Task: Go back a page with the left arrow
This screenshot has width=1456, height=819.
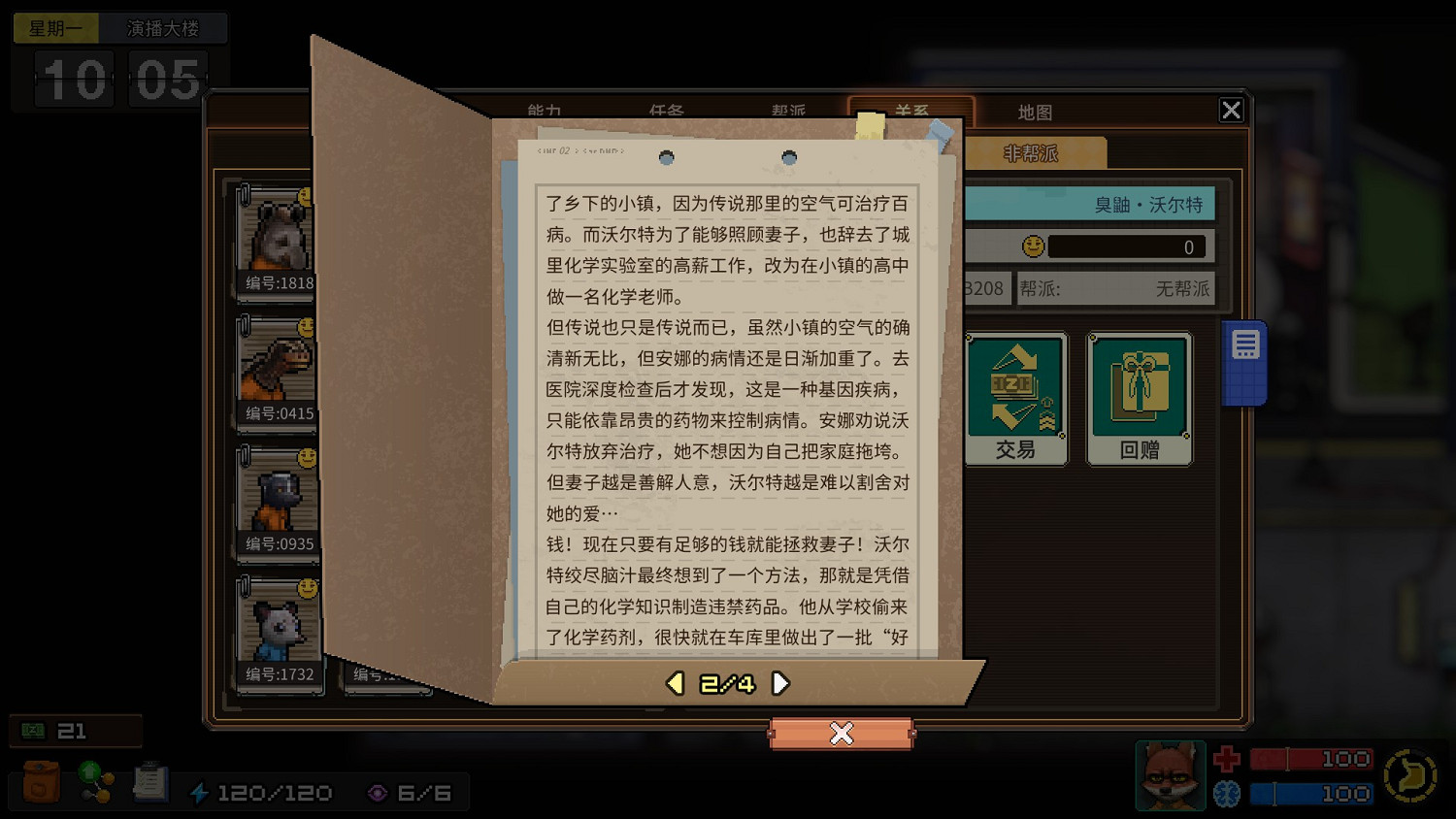Action: (x=675, y=682)
